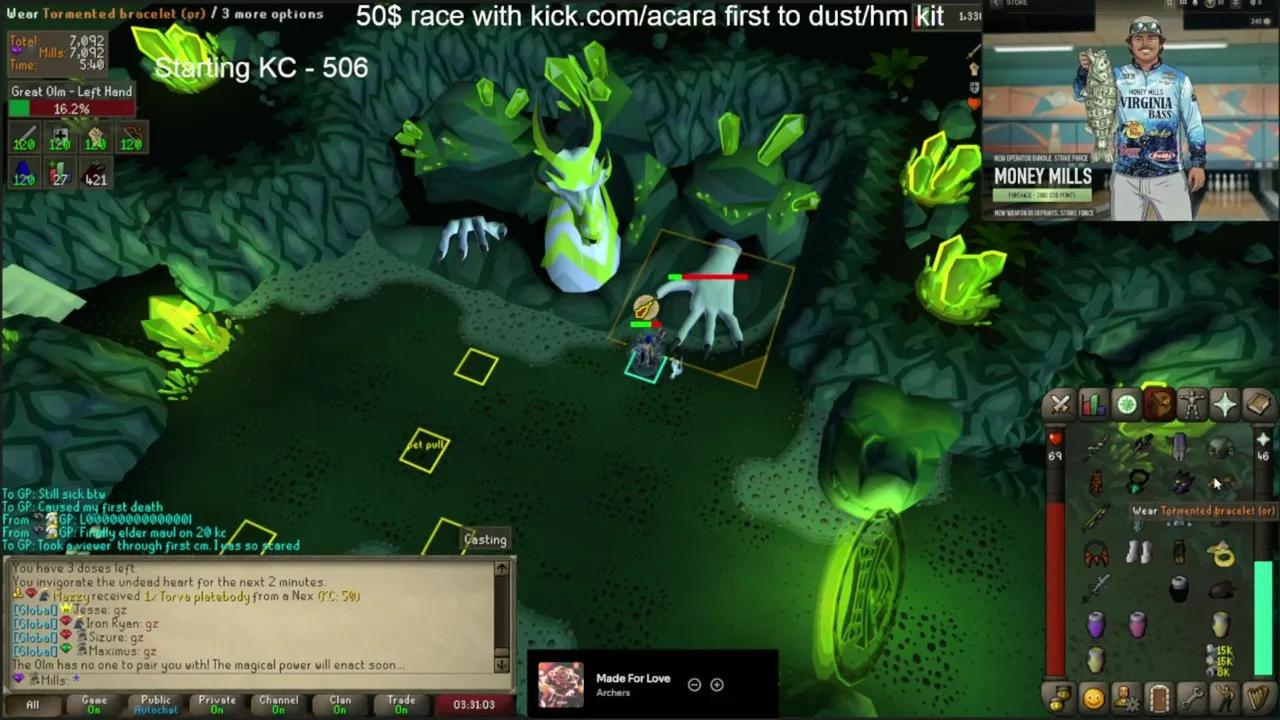Switch Public chat off Autochat
The width and height of the screenshot is (1280, 720).
pos(156,704)
